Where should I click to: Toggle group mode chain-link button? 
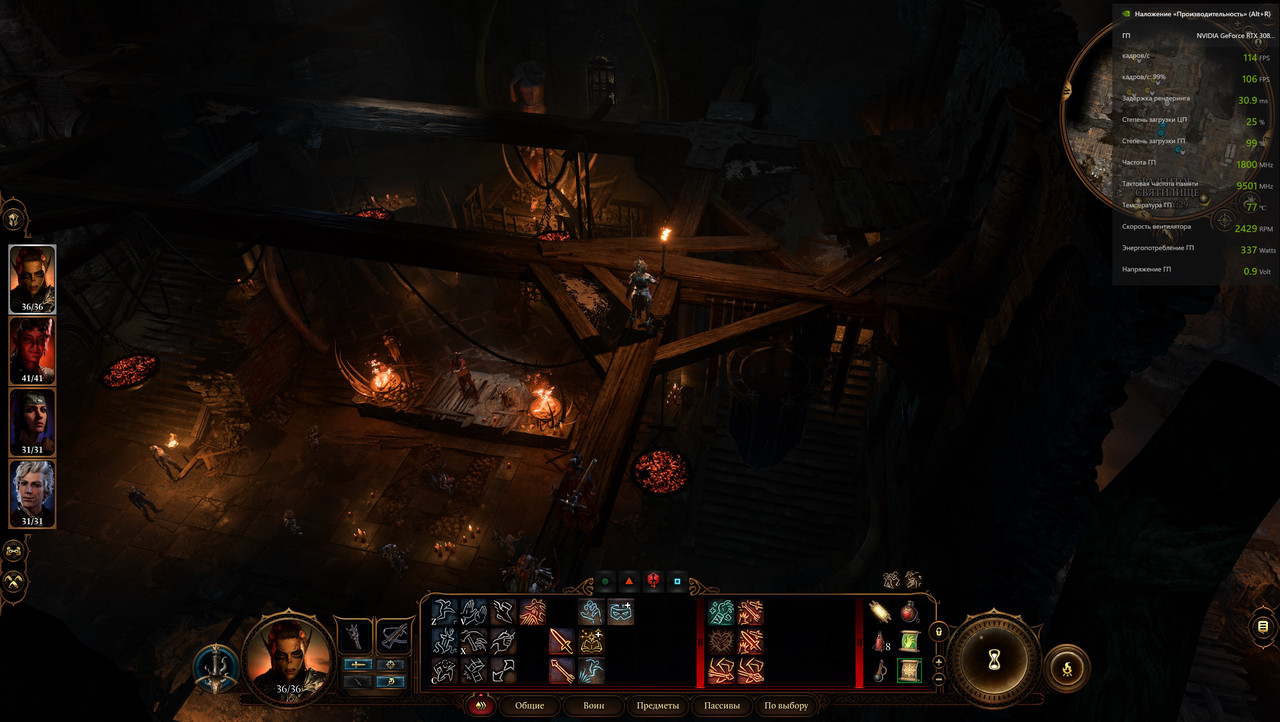14,551
